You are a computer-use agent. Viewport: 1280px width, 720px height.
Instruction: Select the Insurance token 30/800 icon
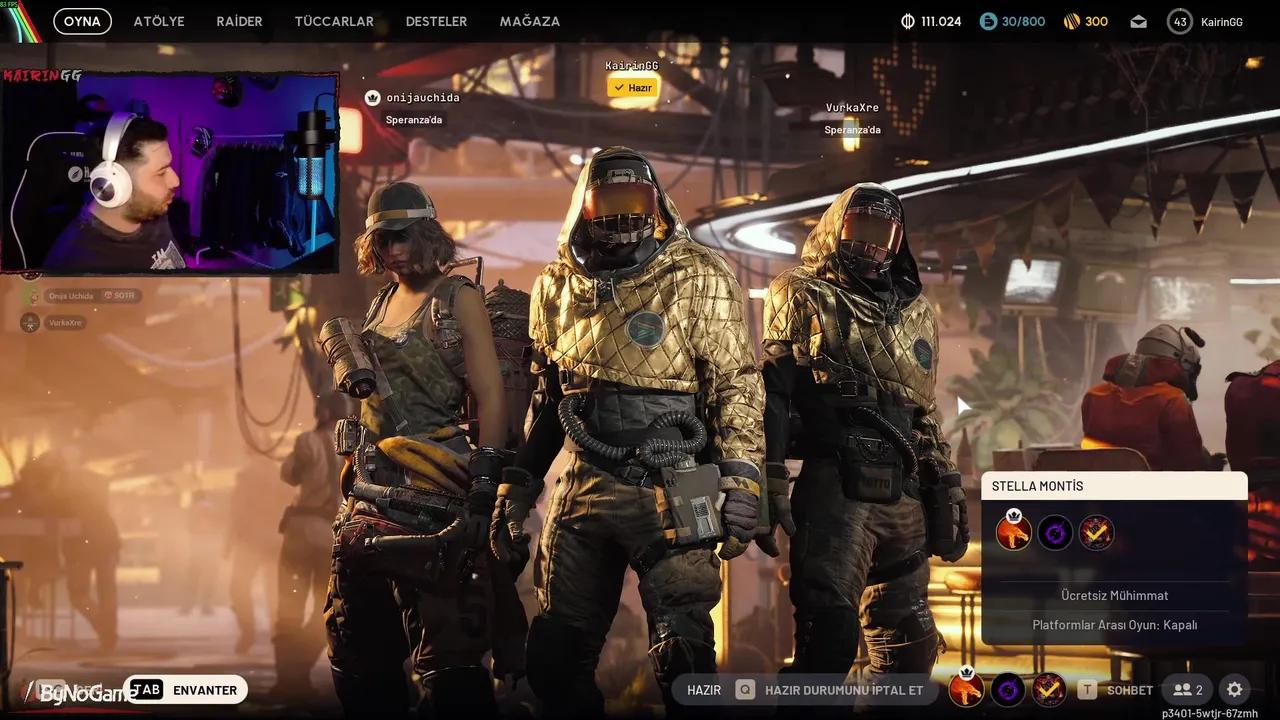click(x=987, y=20)
